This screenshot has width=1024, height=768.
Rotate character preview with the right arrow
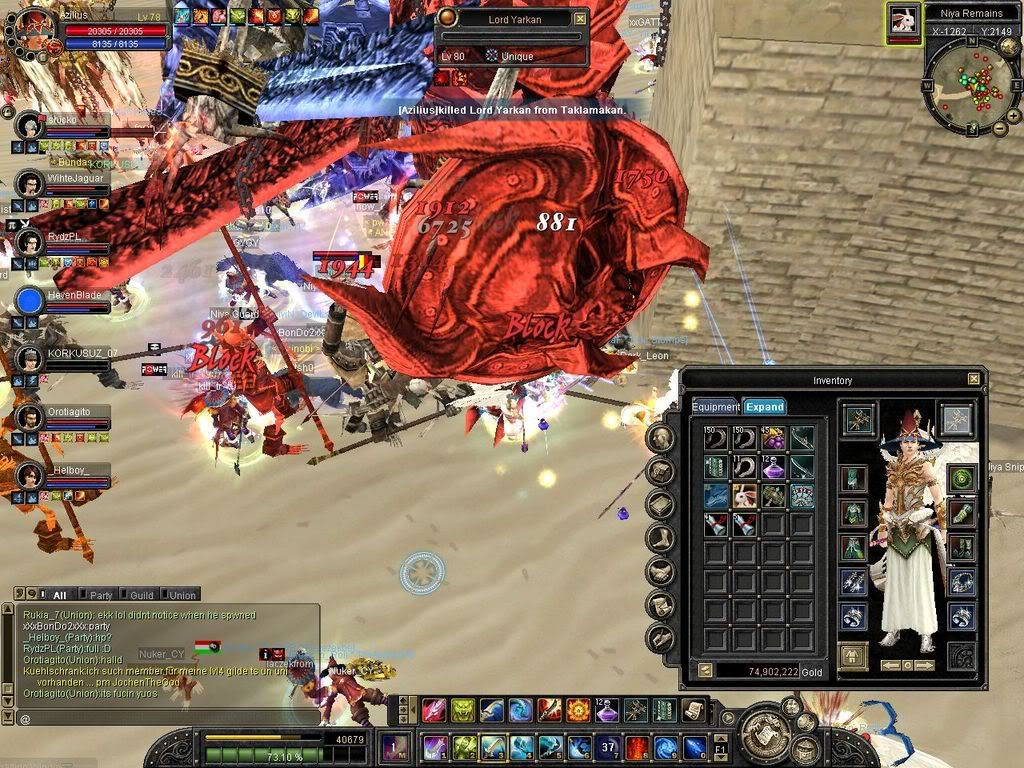pos(925,665)
